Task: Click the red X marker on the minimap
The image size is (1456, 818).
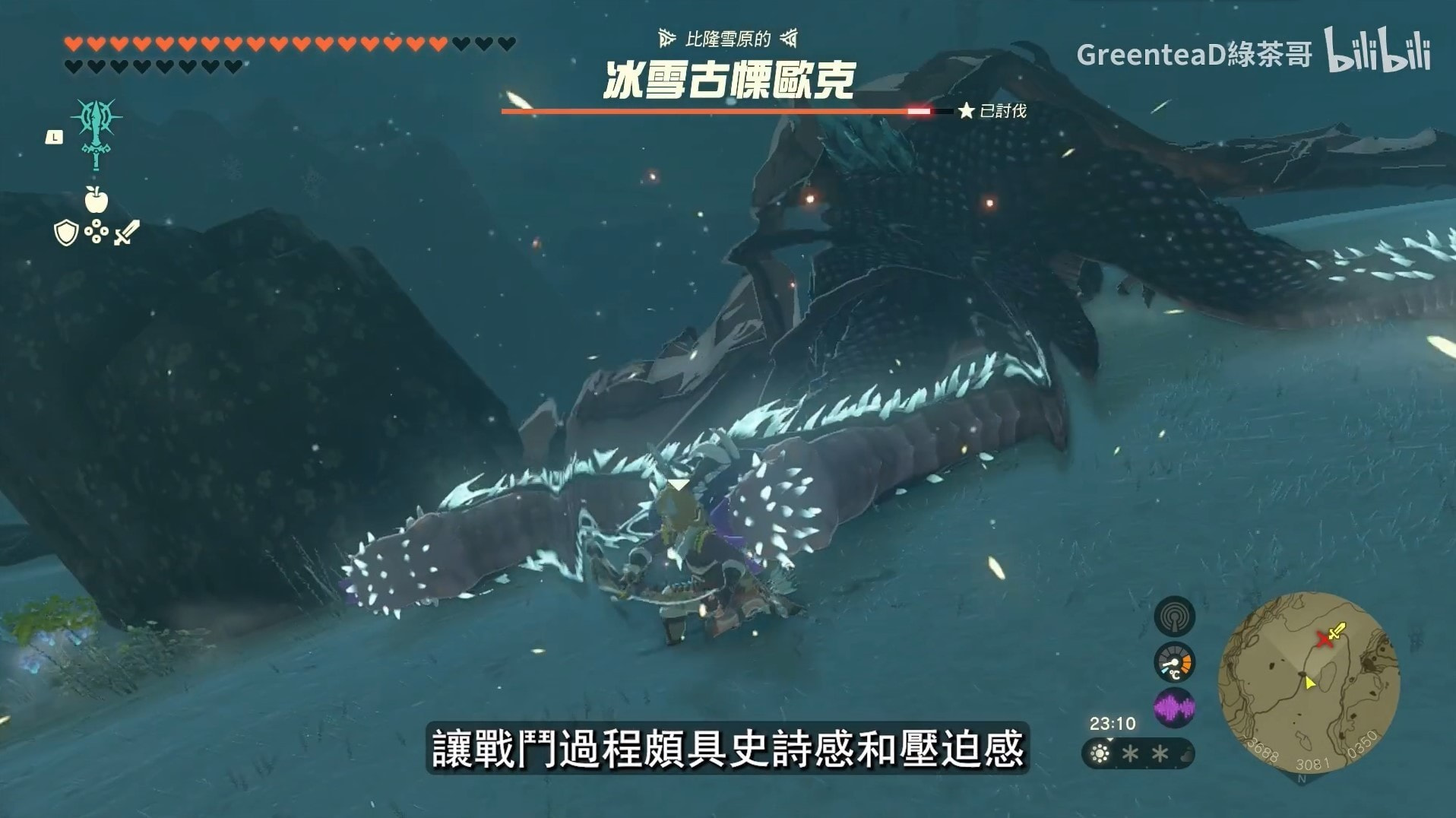Action: 1325,640
